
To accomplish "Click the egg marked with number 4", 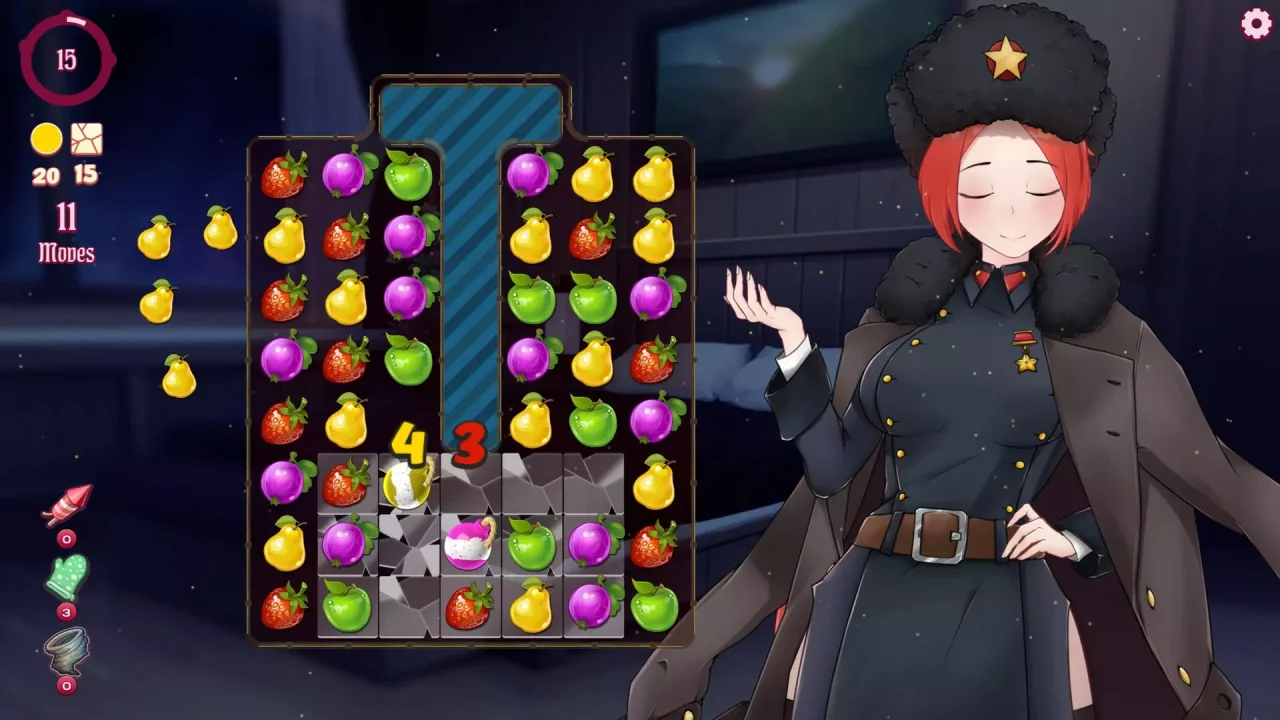I will tap(405, 488).
